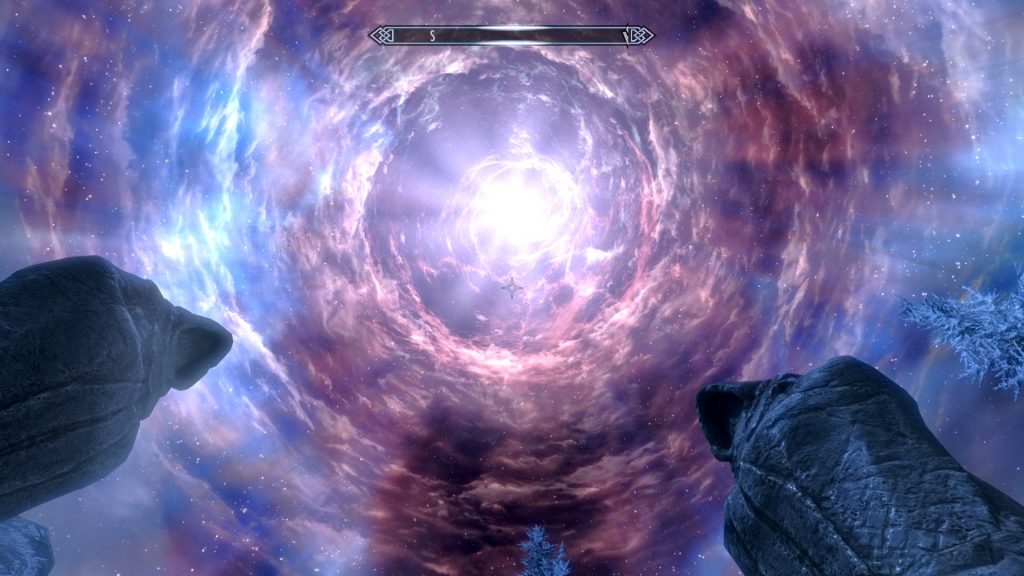This screenshot has height=576, width=1024.
Task: Click the compass bar showing South
Action: coord(511,36)
